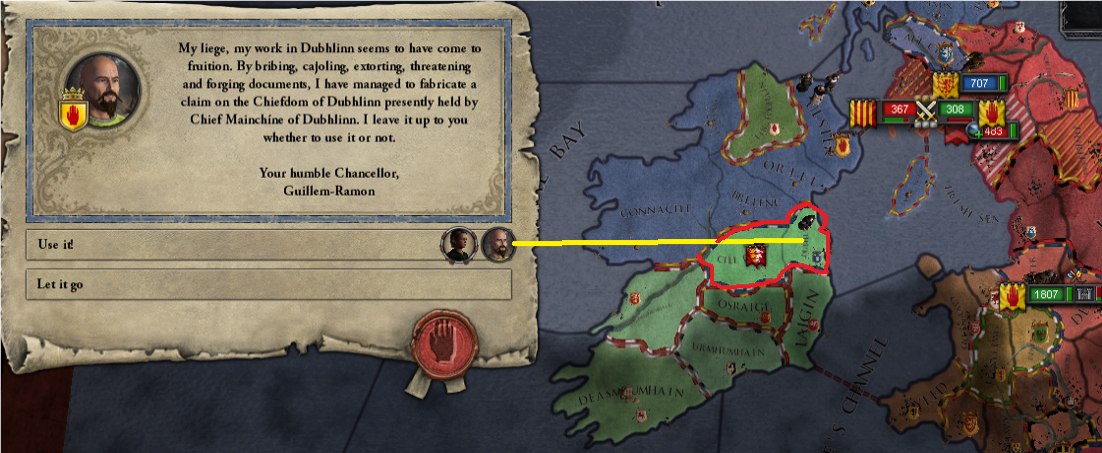Select the 1607 red hand army counter
Viewport: 1102px width, 453px height.
[1044, 296]
